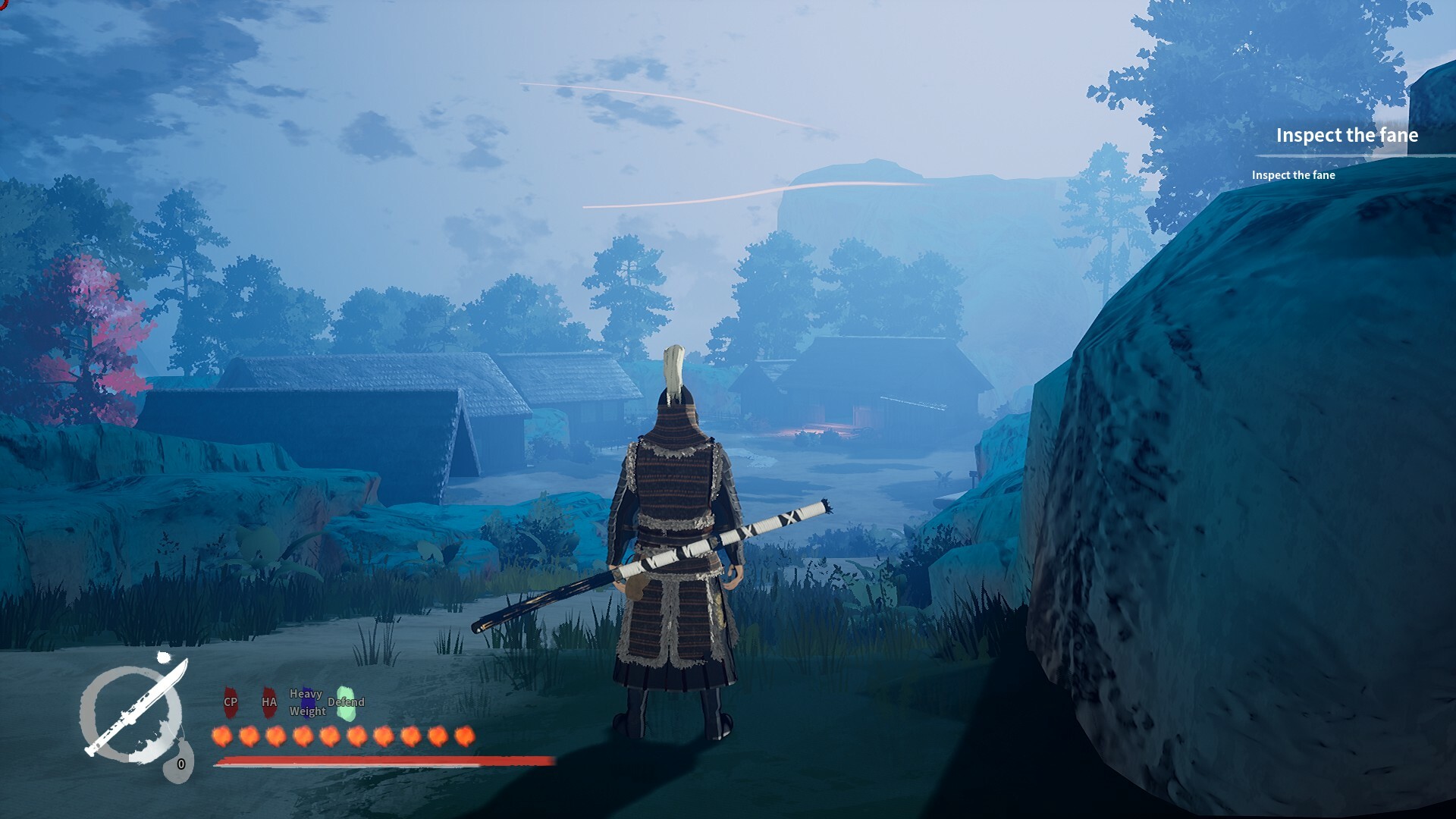This screenshot has height=819, width=1456.
Task: Click the CP status icon
Action: 230,703
